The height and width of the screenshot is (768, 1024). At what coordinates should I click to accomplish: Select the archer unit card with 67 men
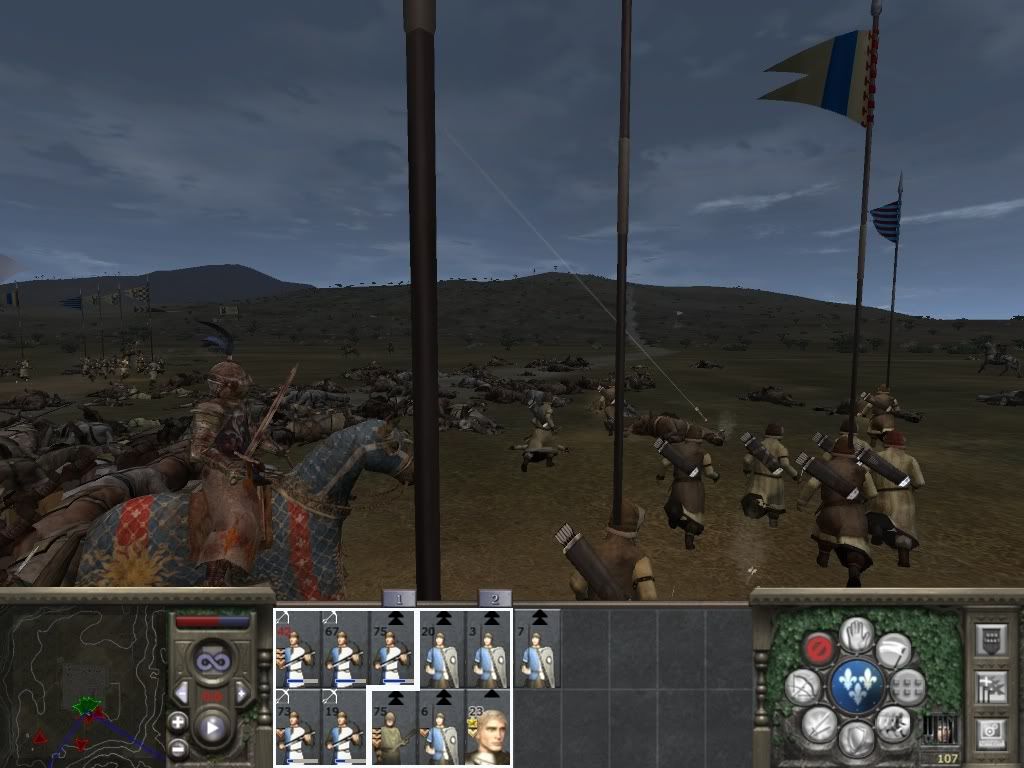pos(344,648)
